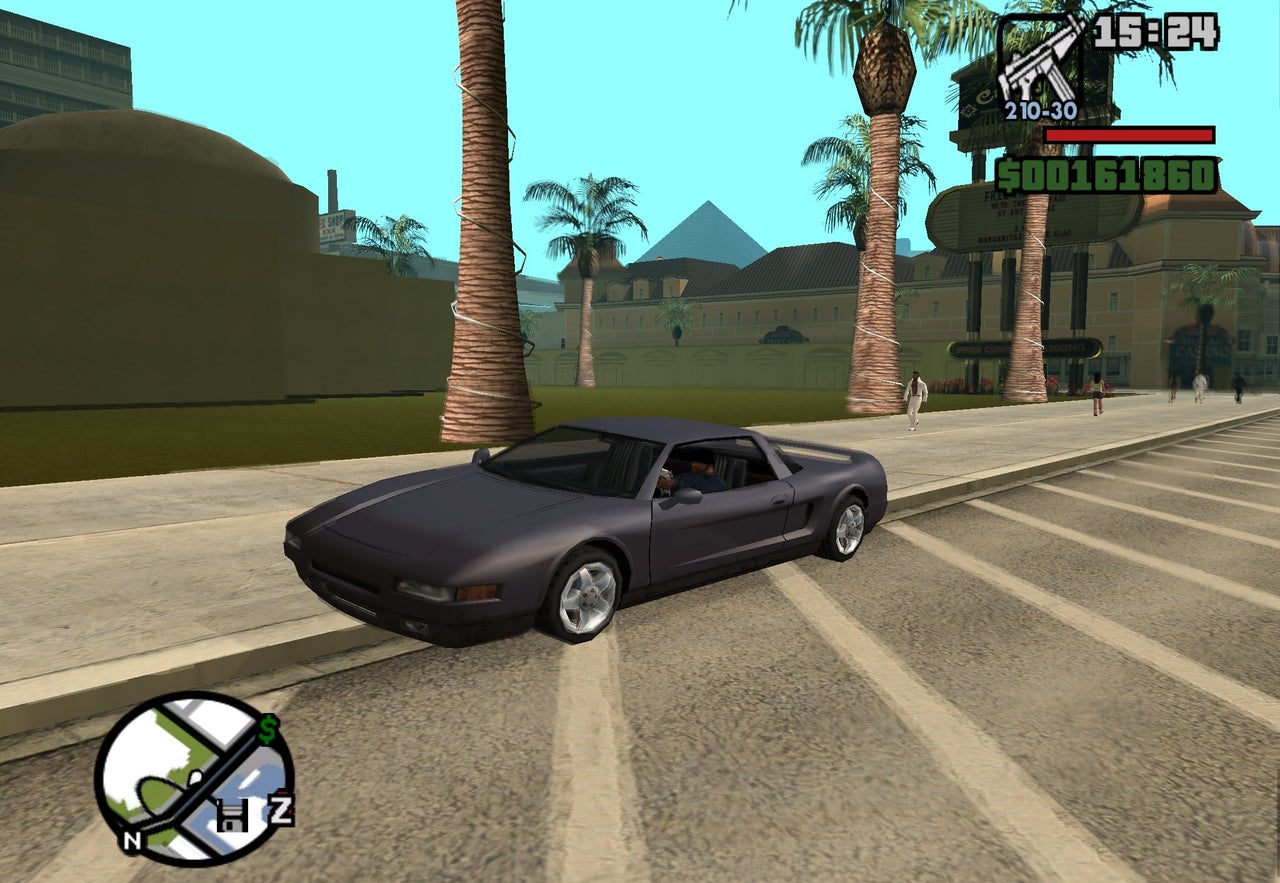The height and width of the screenshot is (883, 1280).
Task: Click the green dollar casino blip on the radar
Action: tap(266, 727)
